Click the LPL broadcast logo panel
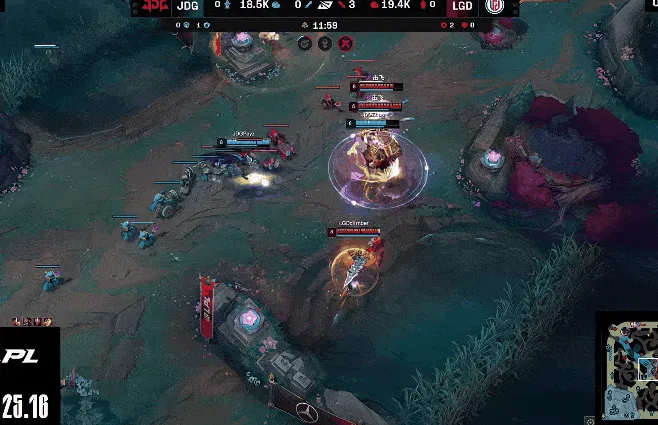This screenshot has height=425, width=658. point(26,375)
